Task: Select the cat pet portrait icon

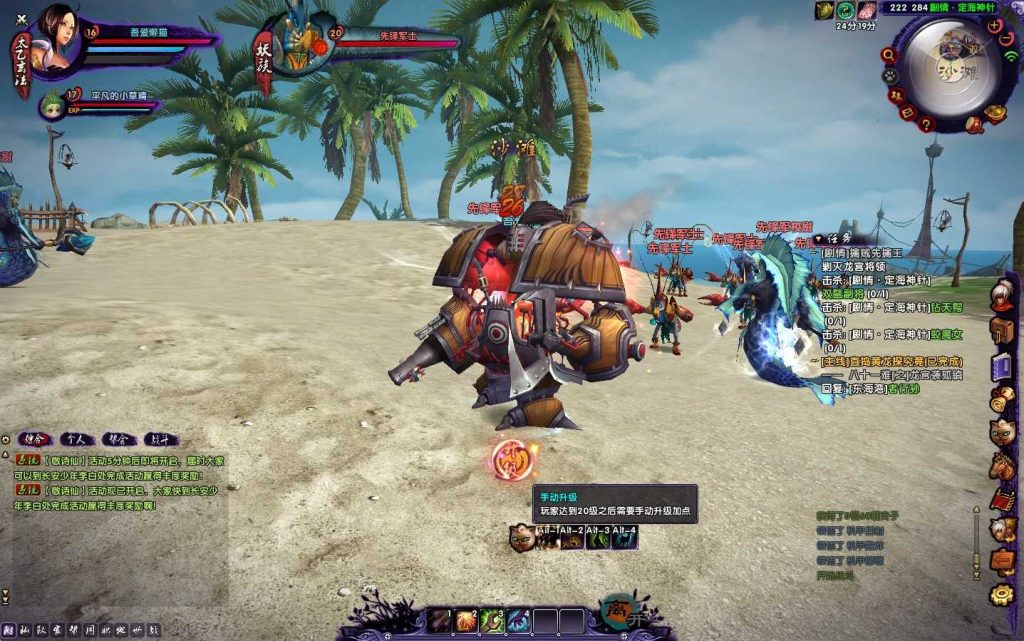Action: (521, 538)
